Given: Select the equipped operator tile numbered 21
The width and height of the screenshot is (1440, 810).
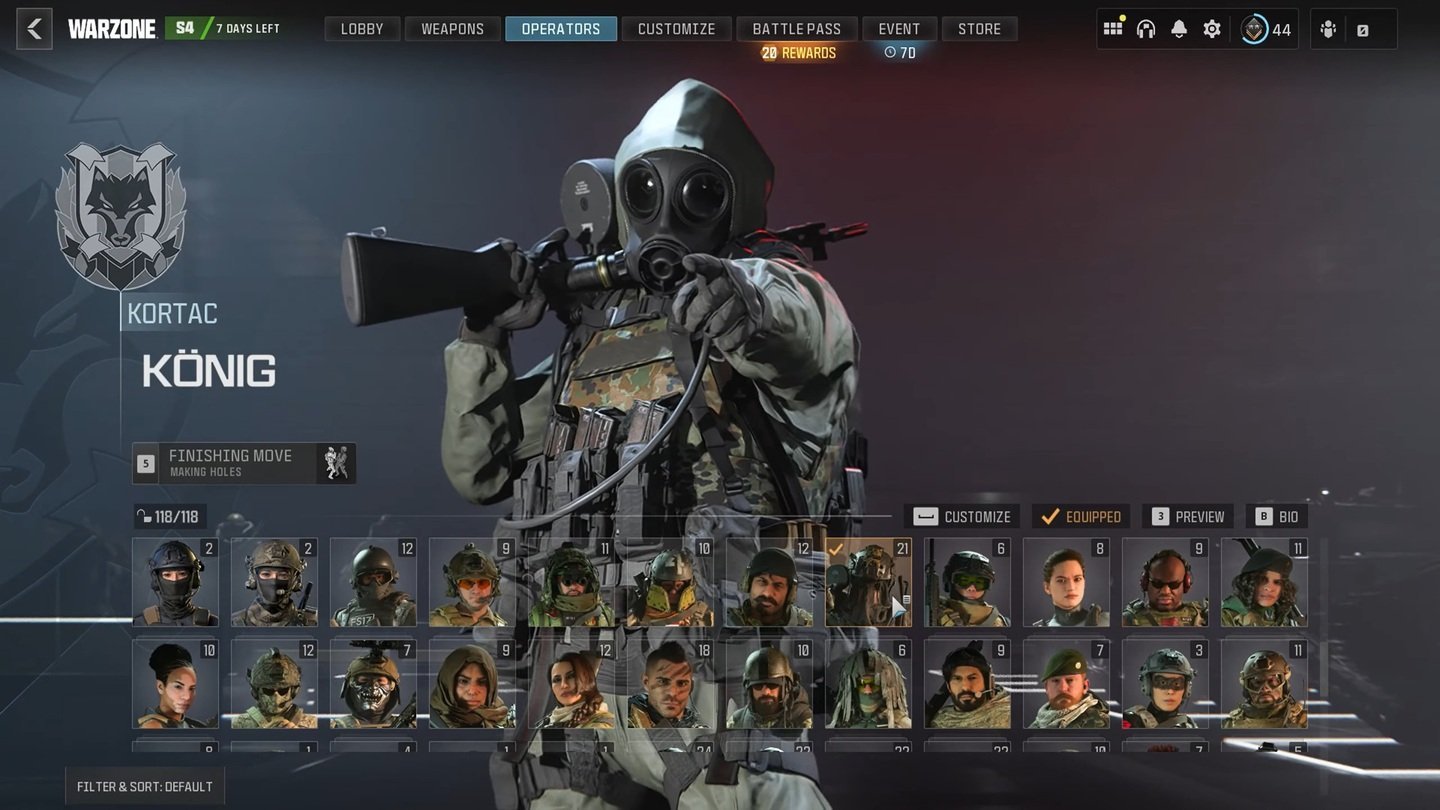Looking at the screenshot, I should pos(868,583).
